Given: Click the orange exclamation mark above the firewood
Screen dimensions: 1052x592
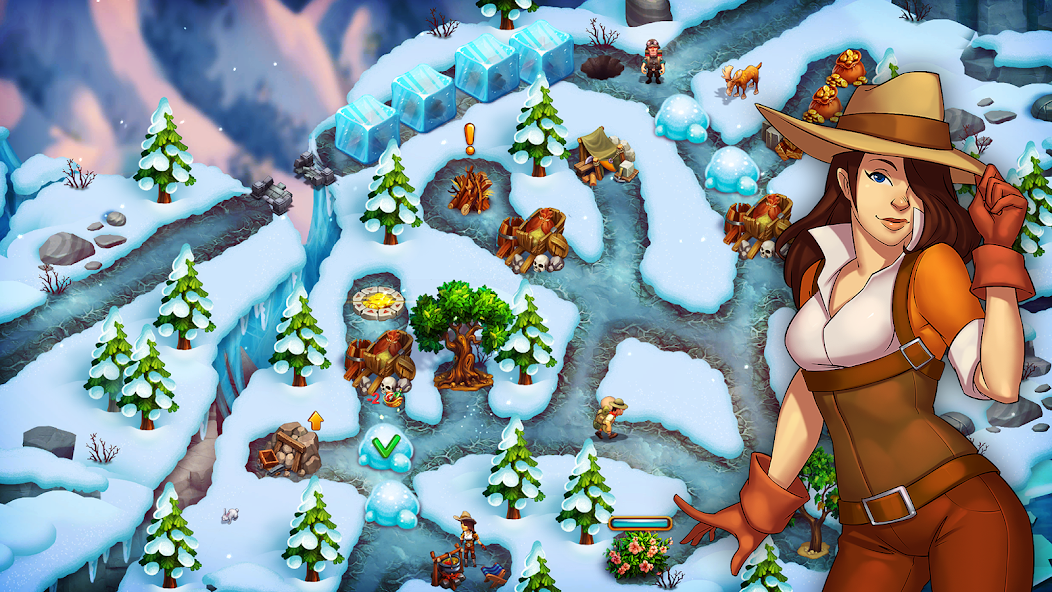Looking at the screenshot, I should point(470,138).
